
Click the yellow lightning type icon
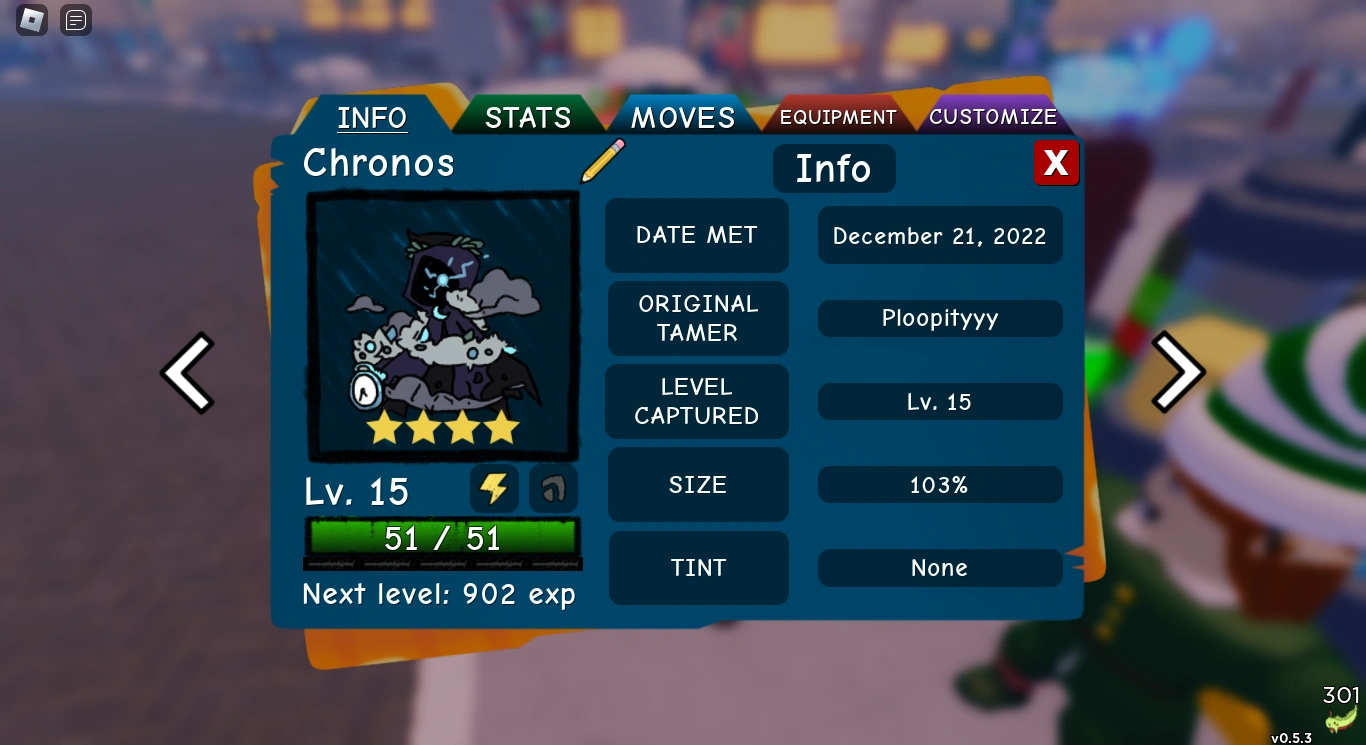click(493, 489)
